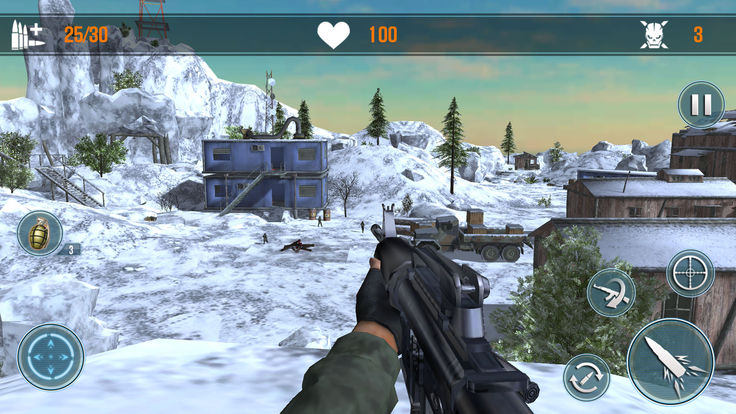
Task: Switch weapon with the rifle swap icon
Action: pyautogui.click(x=610, y=292)
